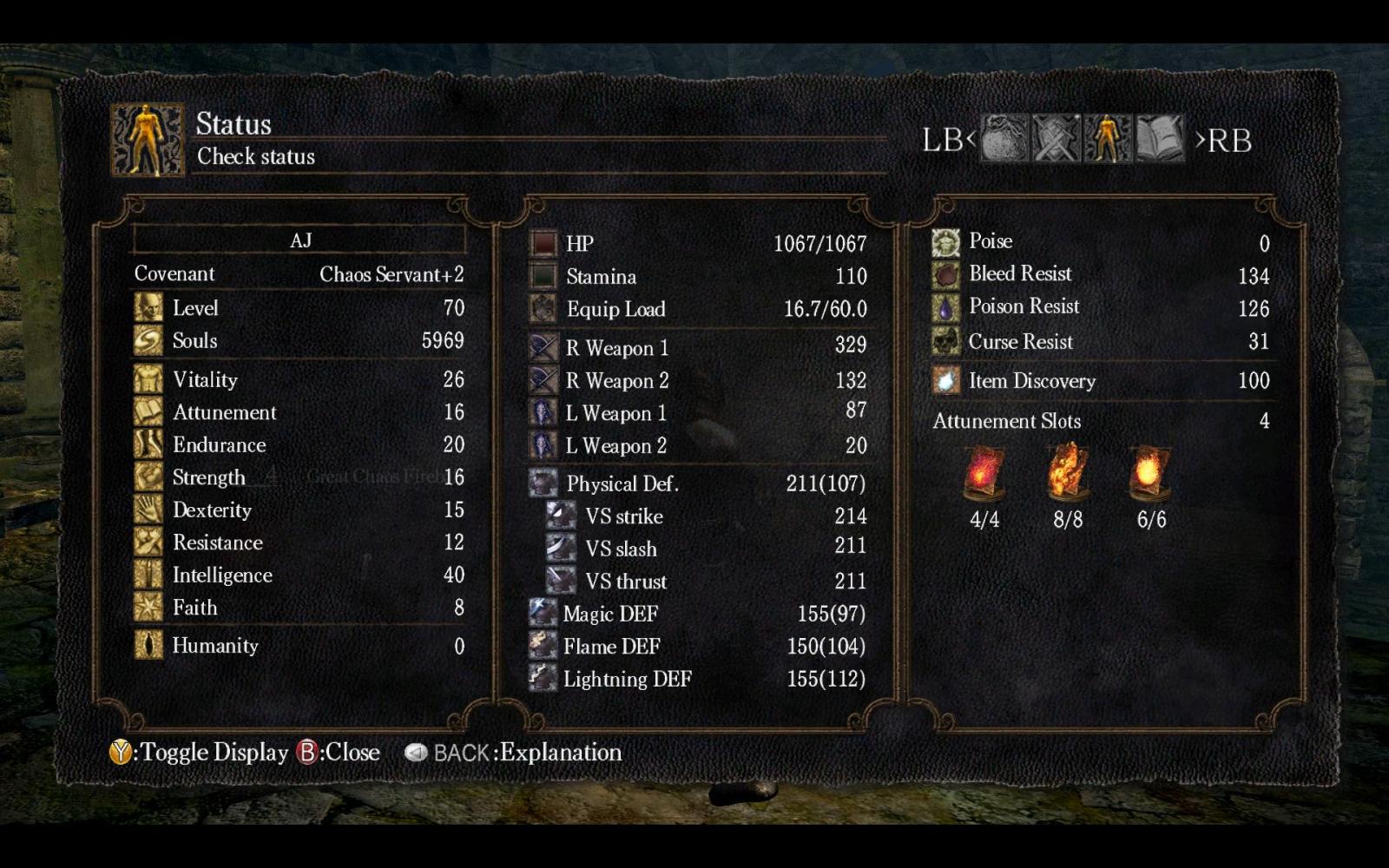Viewport: 1389px width, 868px height.
Task: Open the book icon next to RB
Action: coord(1159,141)
